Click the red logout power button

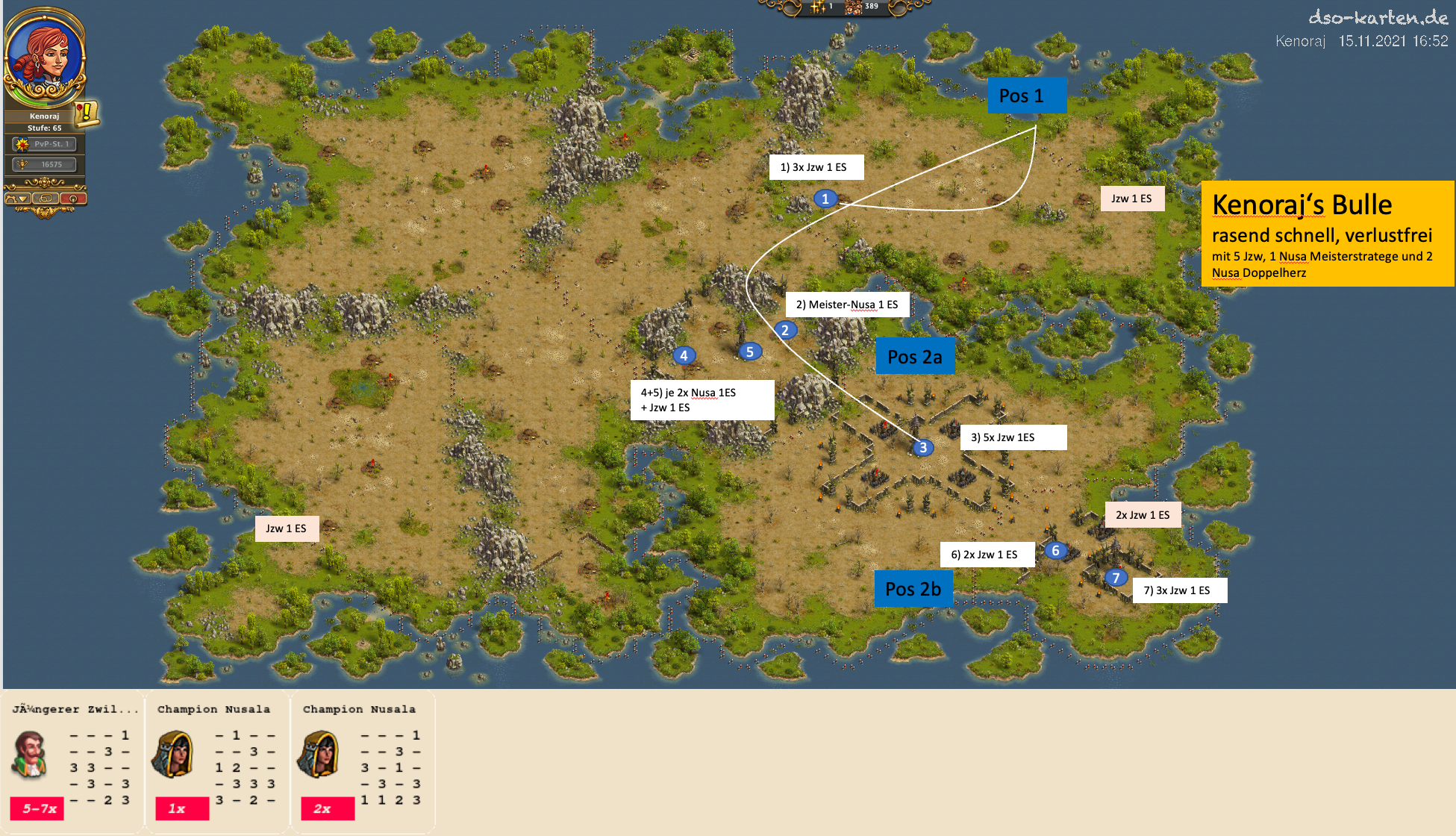tap(73, 199)
